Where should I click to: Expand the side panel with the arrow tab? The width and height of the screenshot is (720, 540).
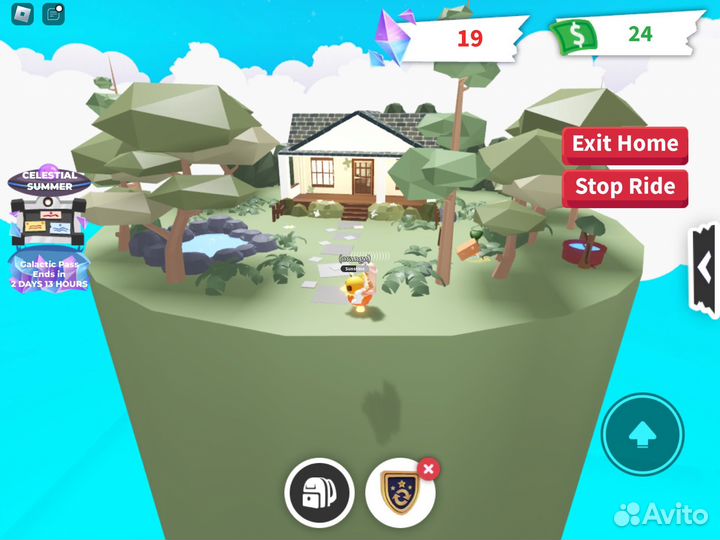coord(704,271)
